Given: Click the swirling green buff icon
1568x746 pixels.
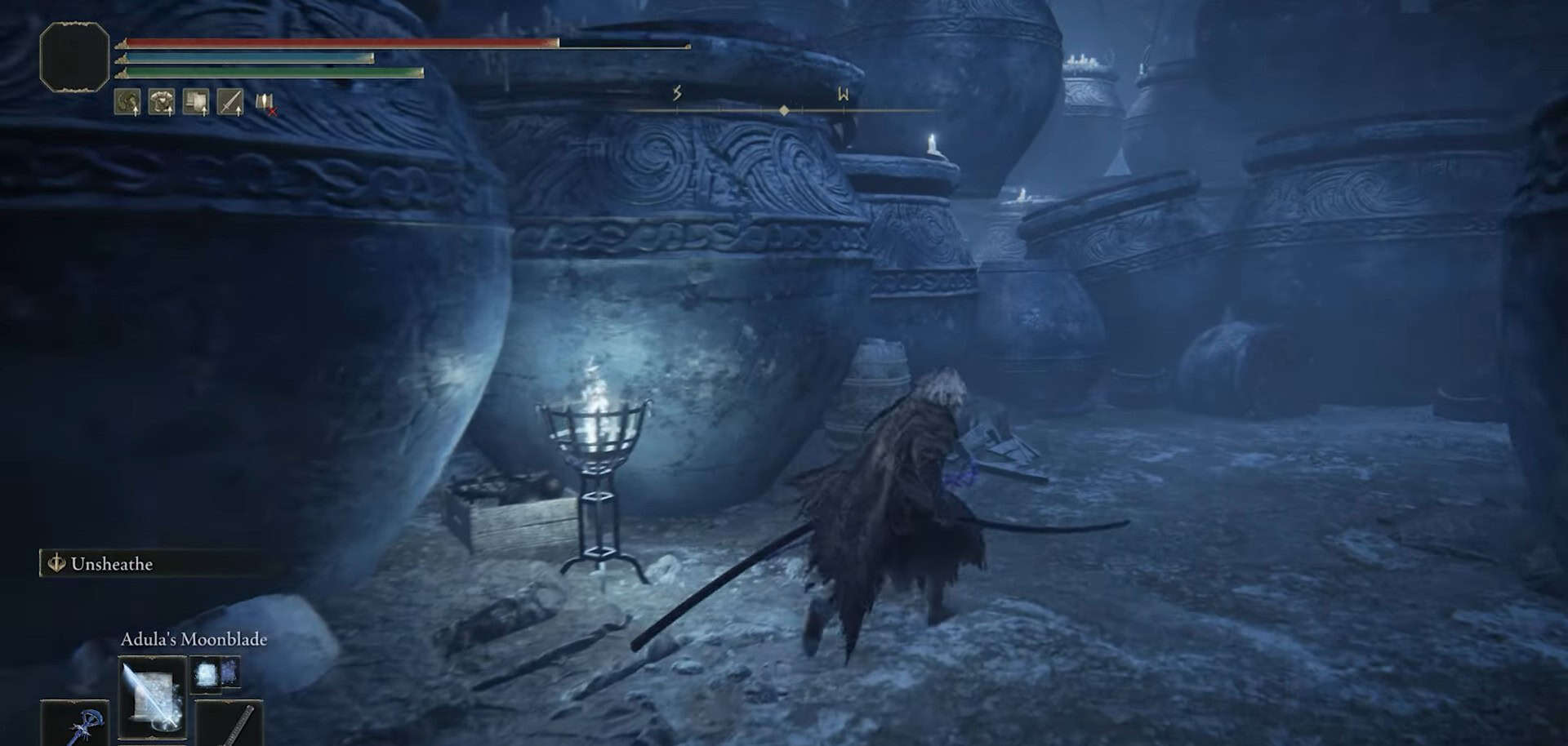Looking at the screenshot, I should [127, 102].
